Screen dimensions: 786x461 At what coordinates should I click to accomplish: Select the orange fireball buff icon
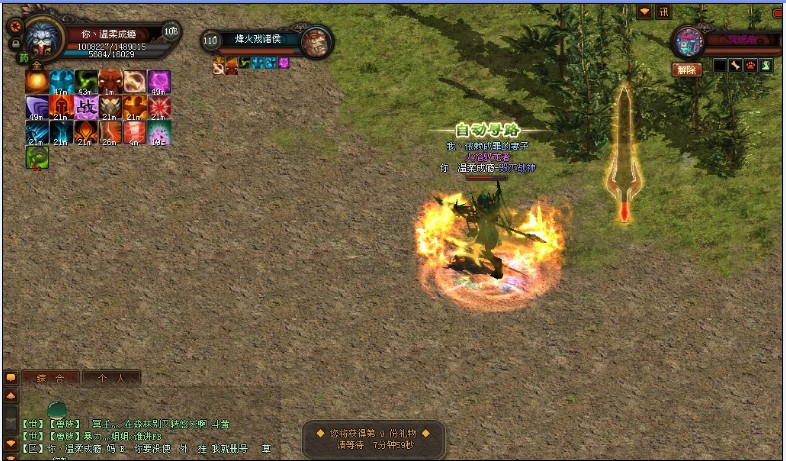pos(37,82)
